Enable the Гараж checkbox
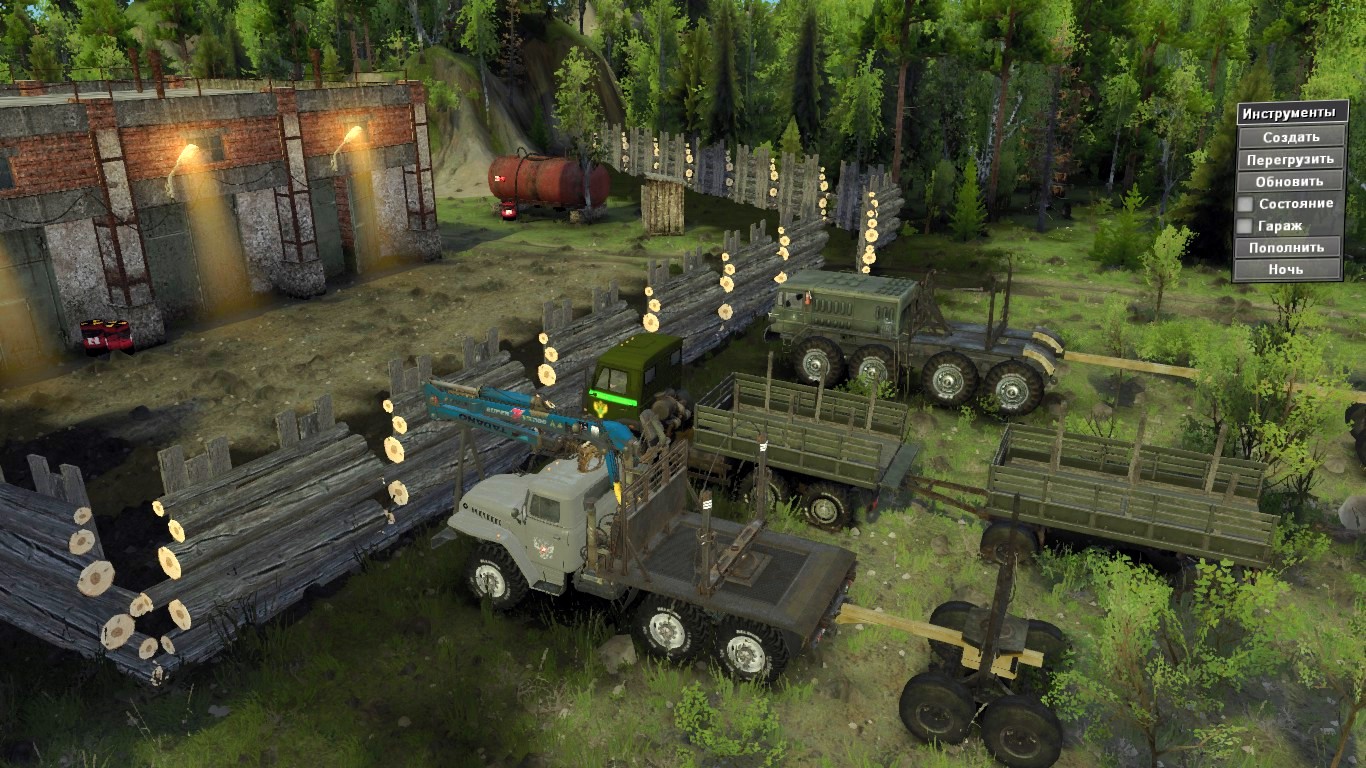This screenshot has width=1366, height=768. (x=1246, y=226)
